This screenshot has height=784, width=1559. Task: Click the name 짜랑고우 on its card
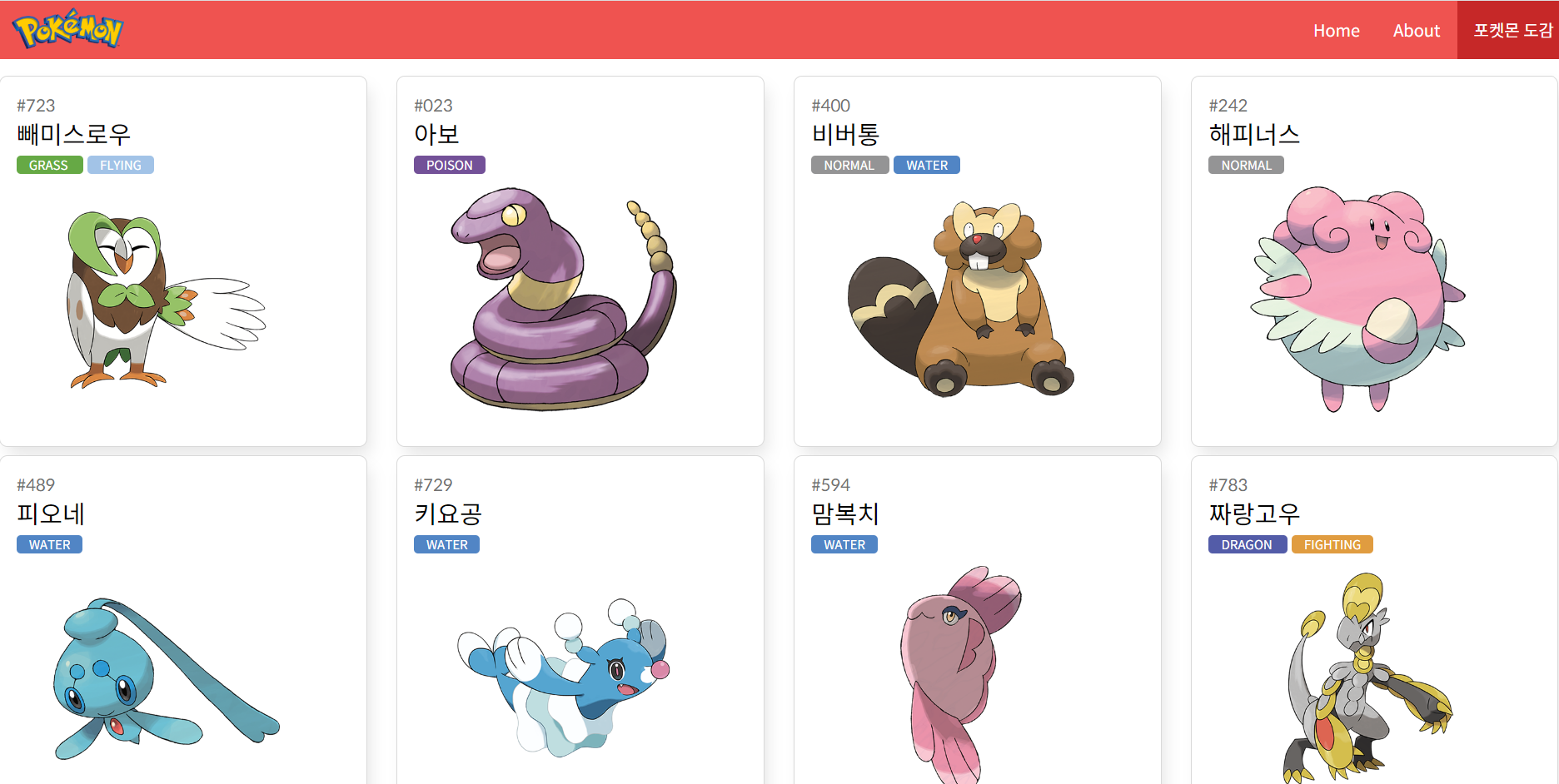[x=1253, y=514]
